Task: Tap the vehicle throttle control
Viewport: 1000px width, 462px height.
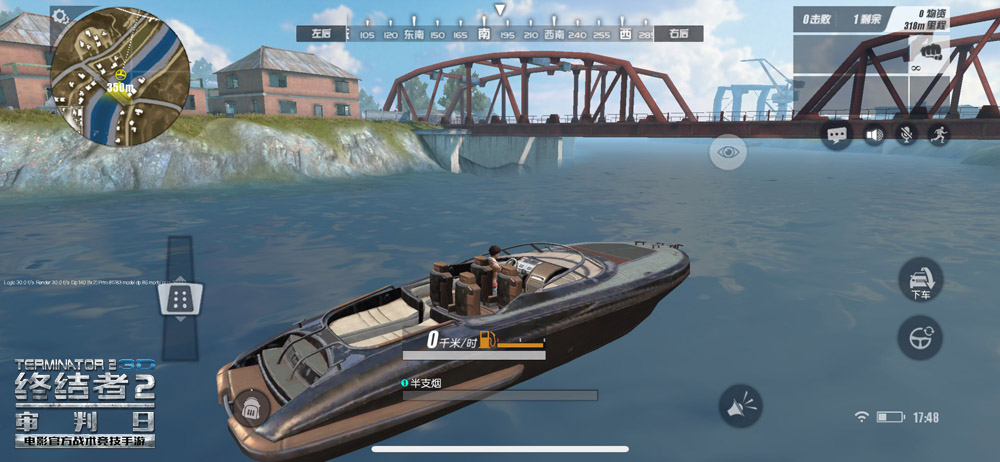Action: tap(181, 297)
